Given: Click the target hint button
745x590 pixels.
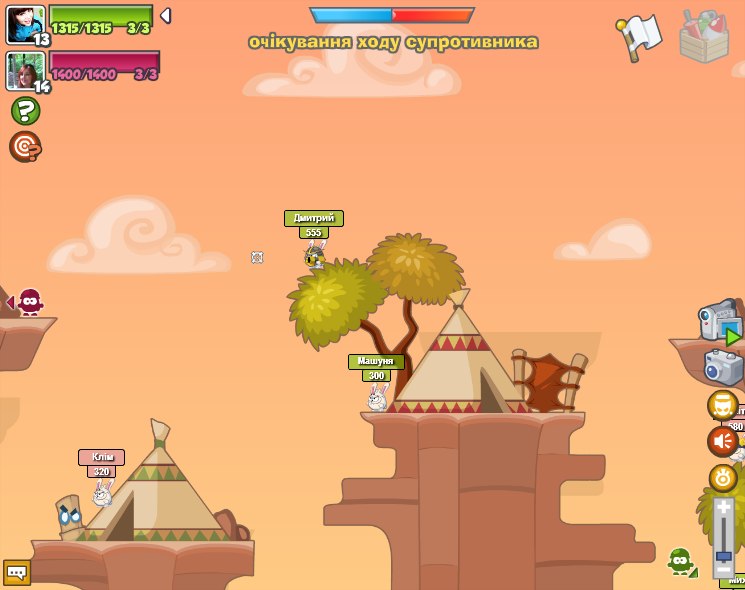Looking at the screenshot, I should click(25, 147).
